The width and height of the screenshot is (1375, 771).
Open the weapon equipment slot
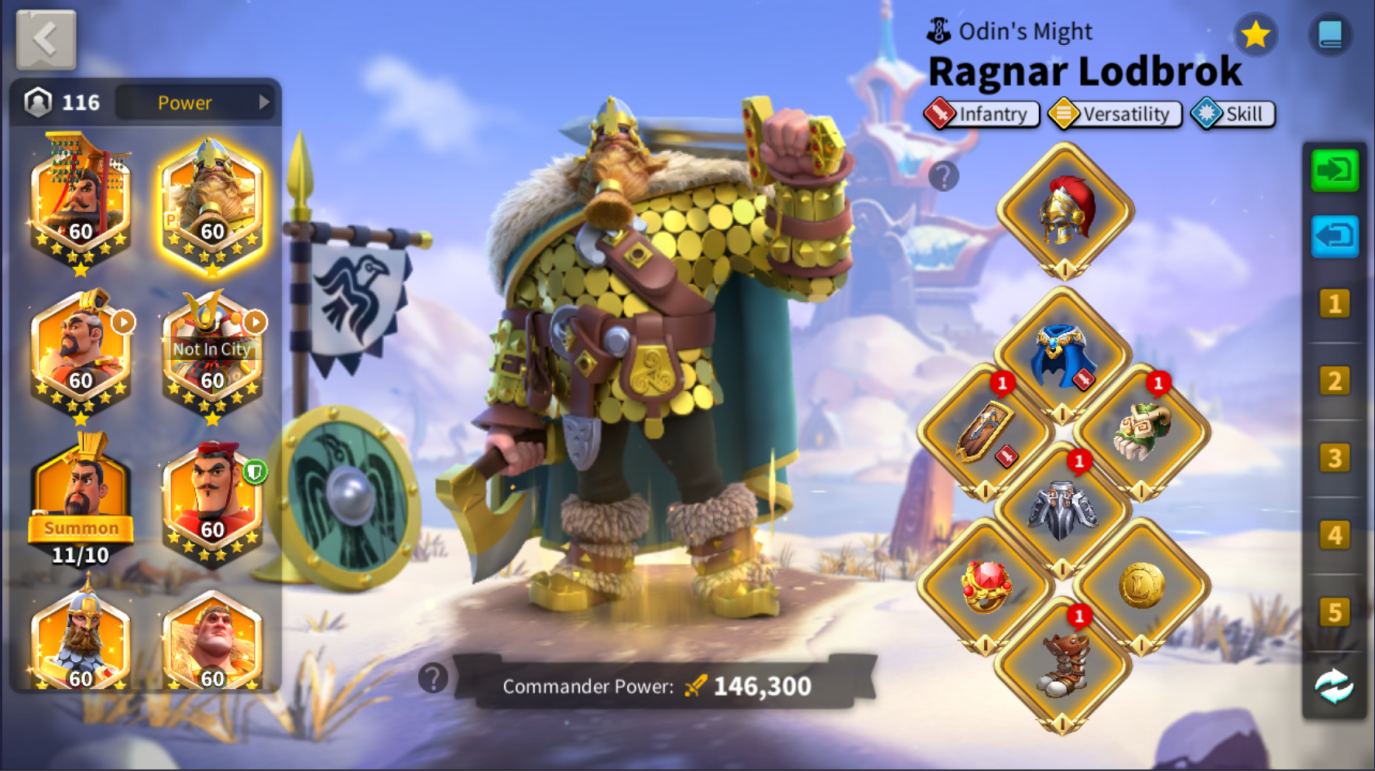coord(985,432)
